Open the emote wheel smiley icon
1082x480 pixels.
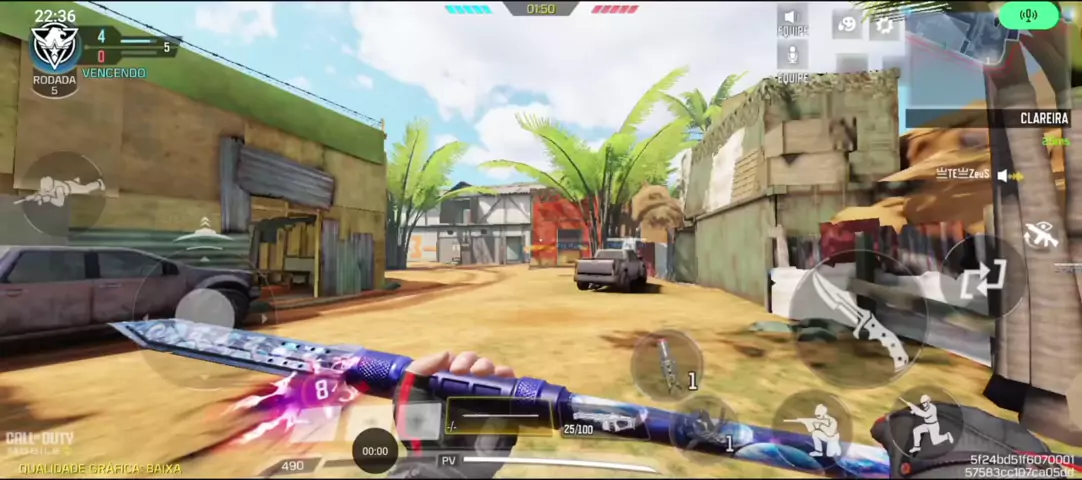847,24
